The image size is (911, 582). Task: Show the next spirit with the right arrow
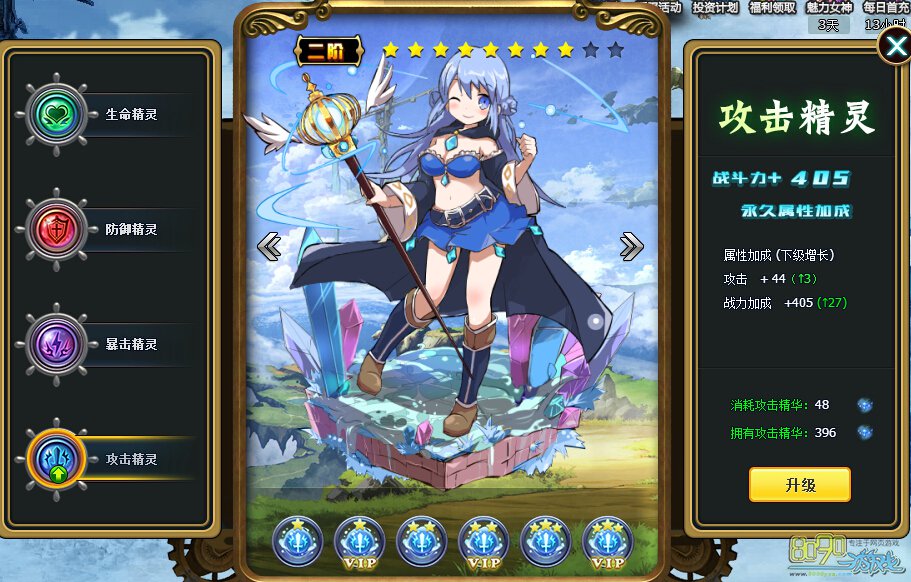coord(631,246)
